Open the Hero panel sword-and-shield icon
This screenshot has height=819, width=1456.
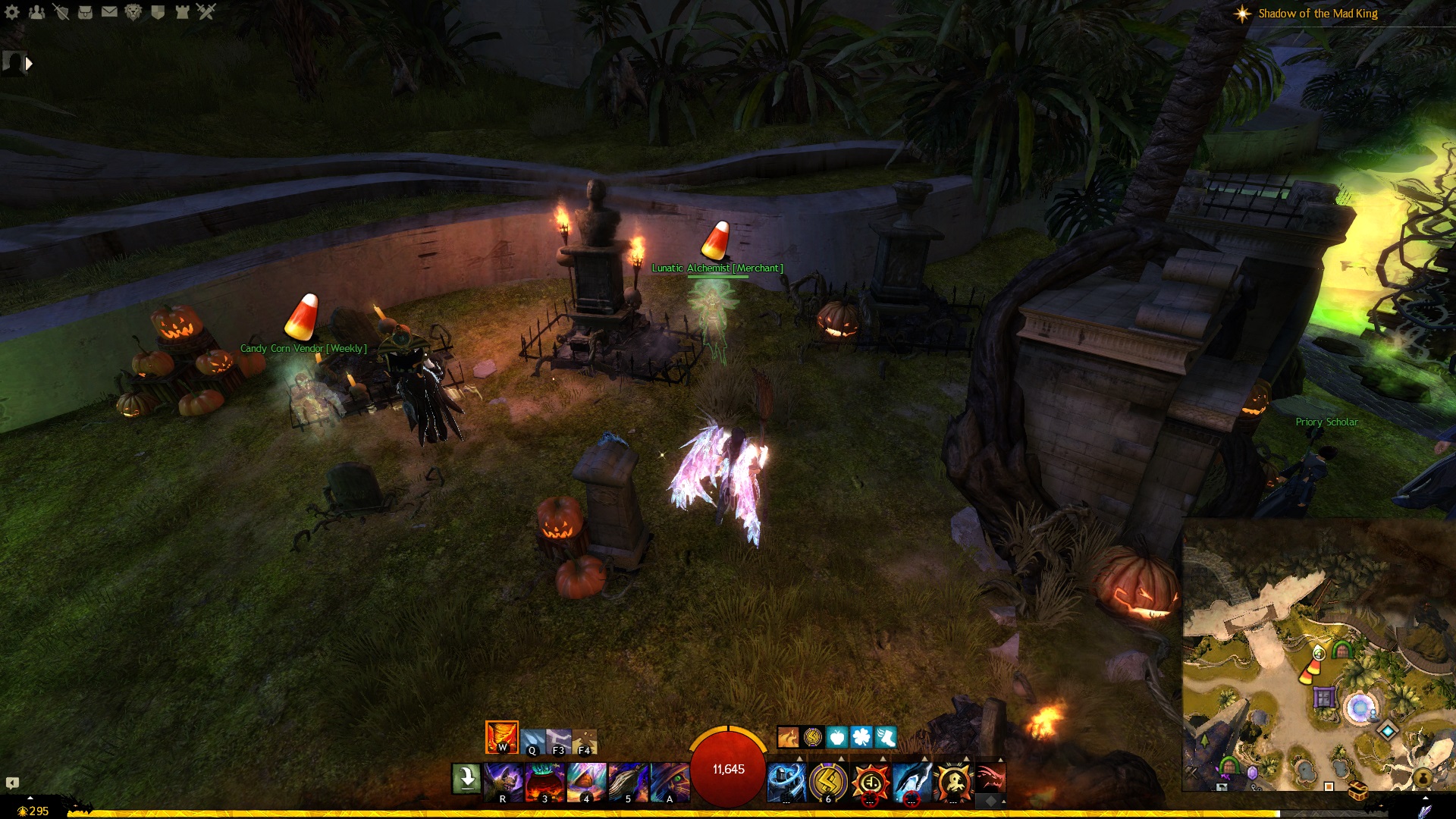61,11
